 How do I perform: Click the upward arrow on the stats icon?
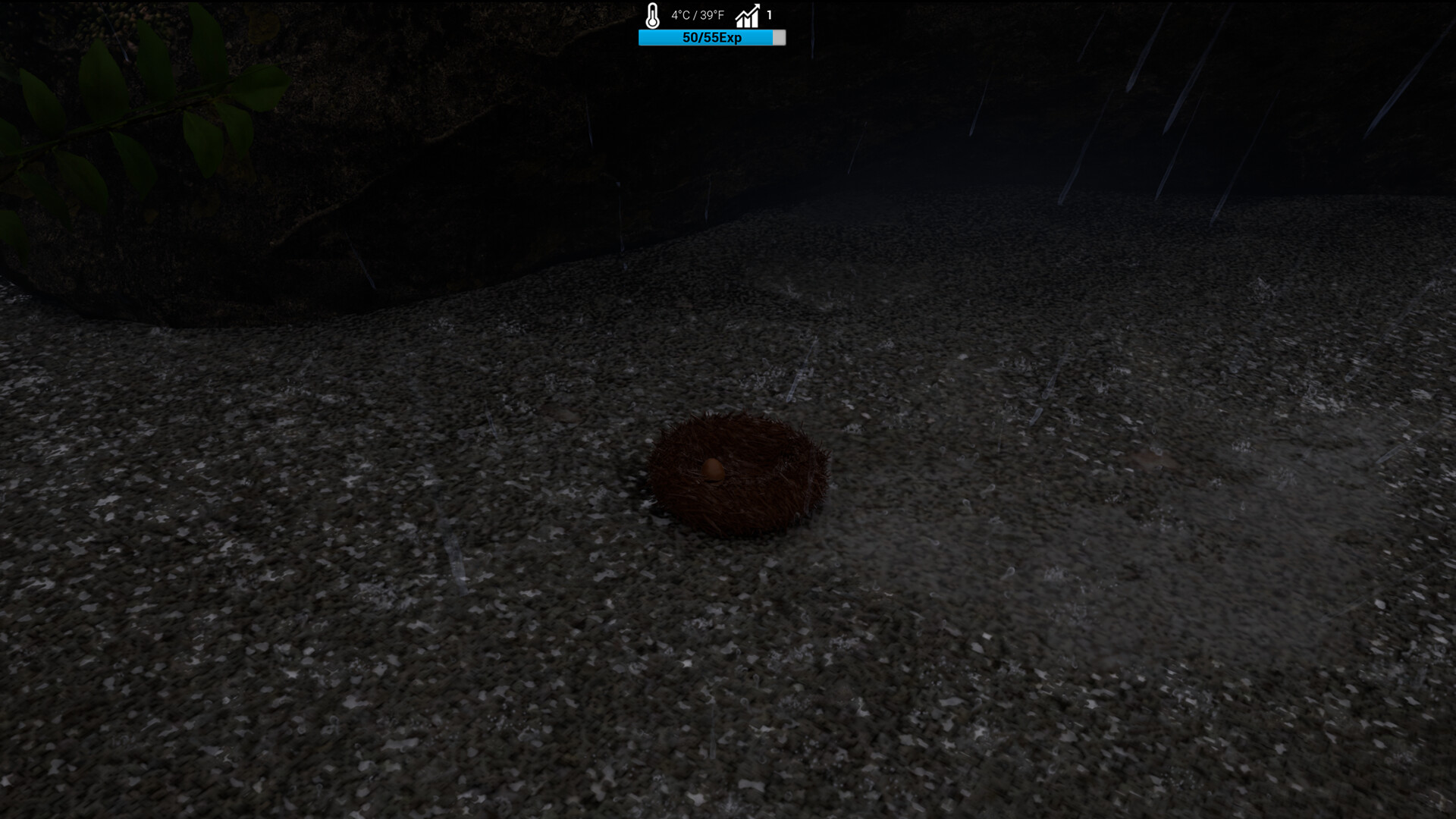(756, 7)
